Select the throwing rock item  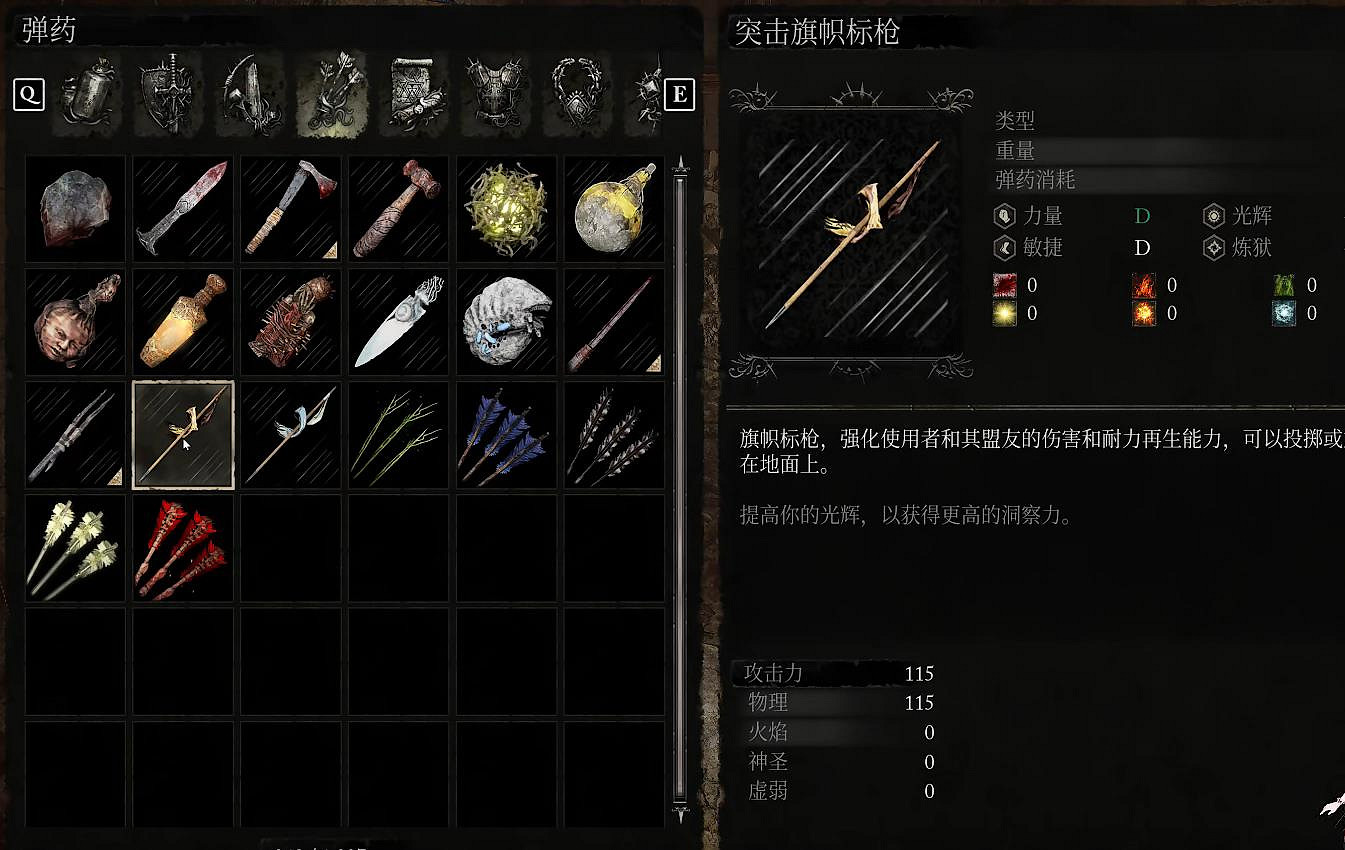pyautogui.click(x=75, y=209)
